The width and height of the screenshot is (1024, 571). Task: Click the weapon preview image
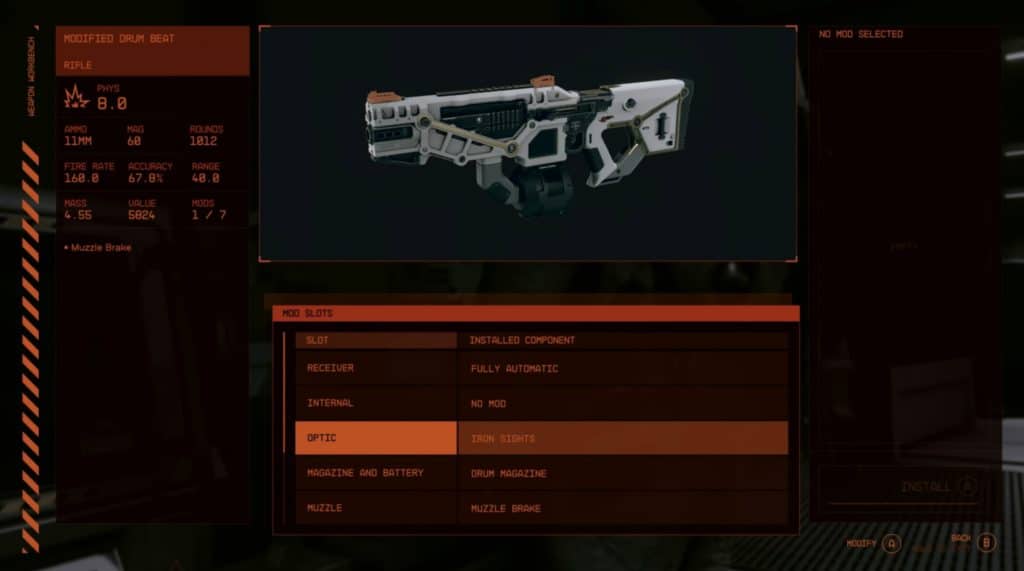pyautogui.click(x=527, y=143)
